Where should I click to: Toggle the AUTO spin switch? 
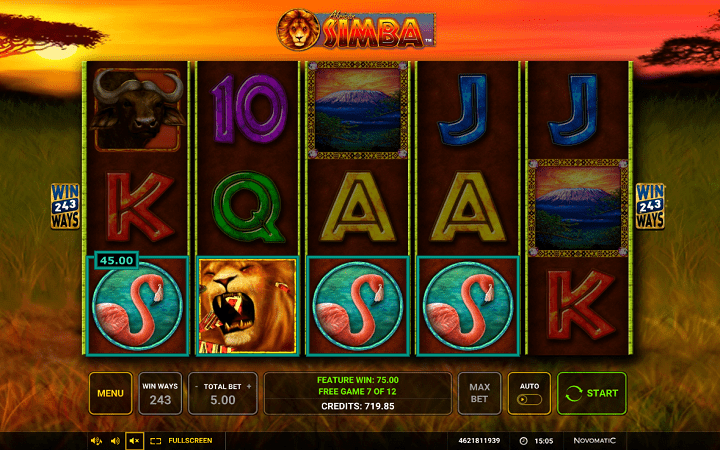529,399
